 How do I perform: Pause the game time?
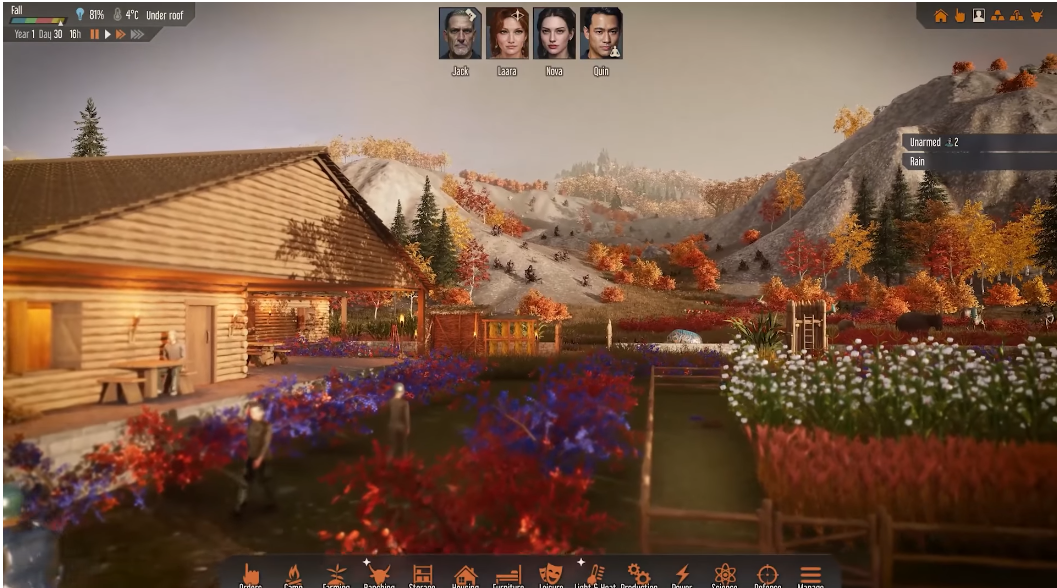[95, 34]
